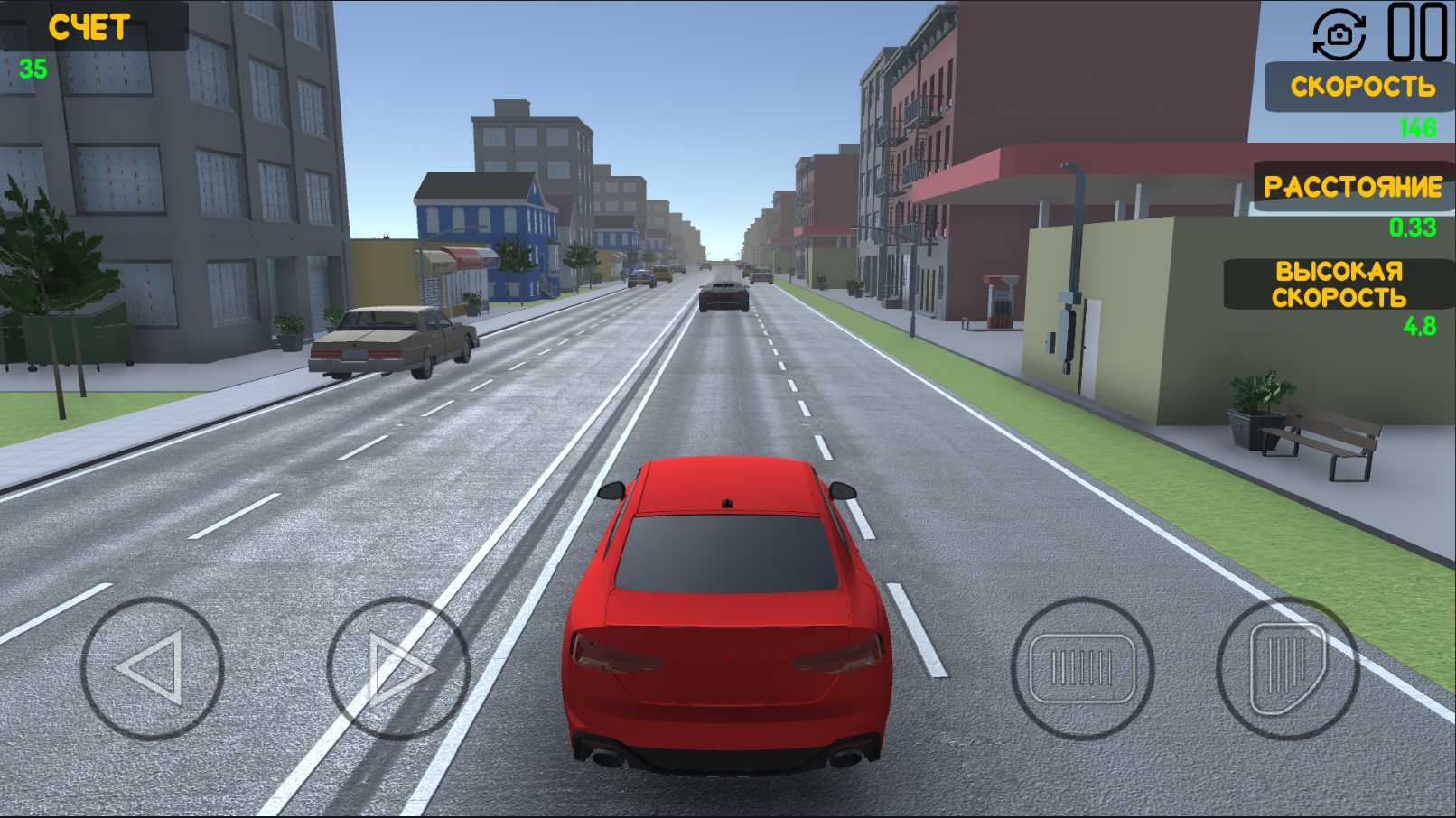The height and width of the screenshot is (818, 1456).
Task: Select the СЧЕТ score header
Action: tap(89, 24)
